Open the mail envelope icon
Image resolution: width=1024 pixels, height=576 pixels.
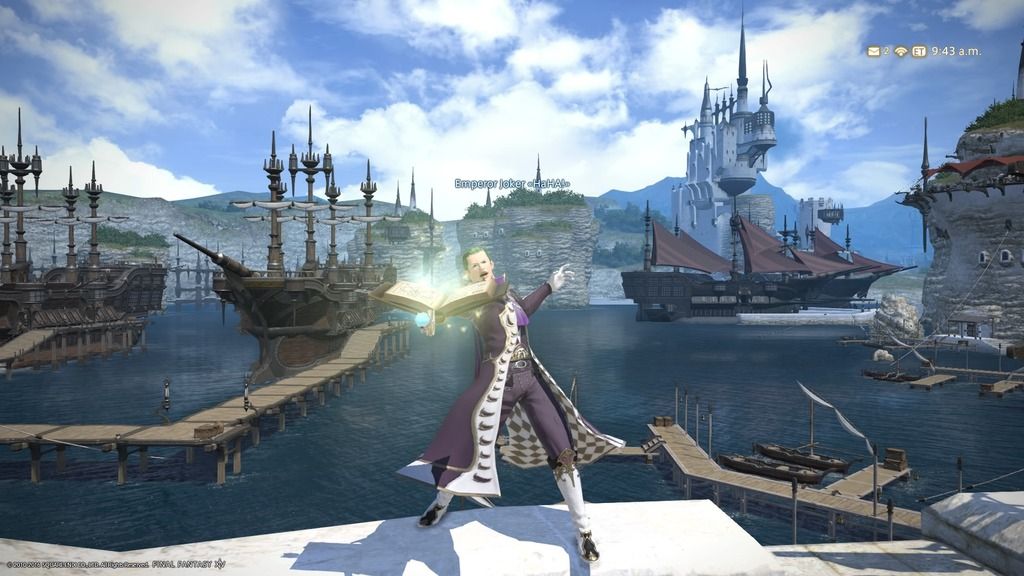click(873, 51)
